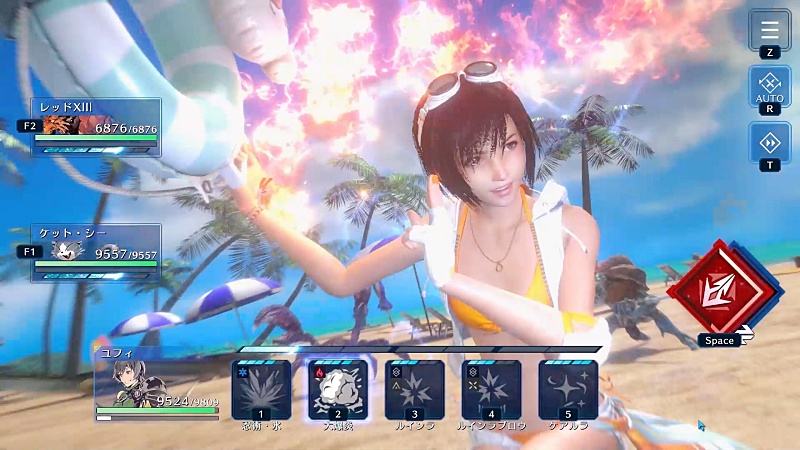Cast the fire explosion skill in slot 2

coord(338,388)
